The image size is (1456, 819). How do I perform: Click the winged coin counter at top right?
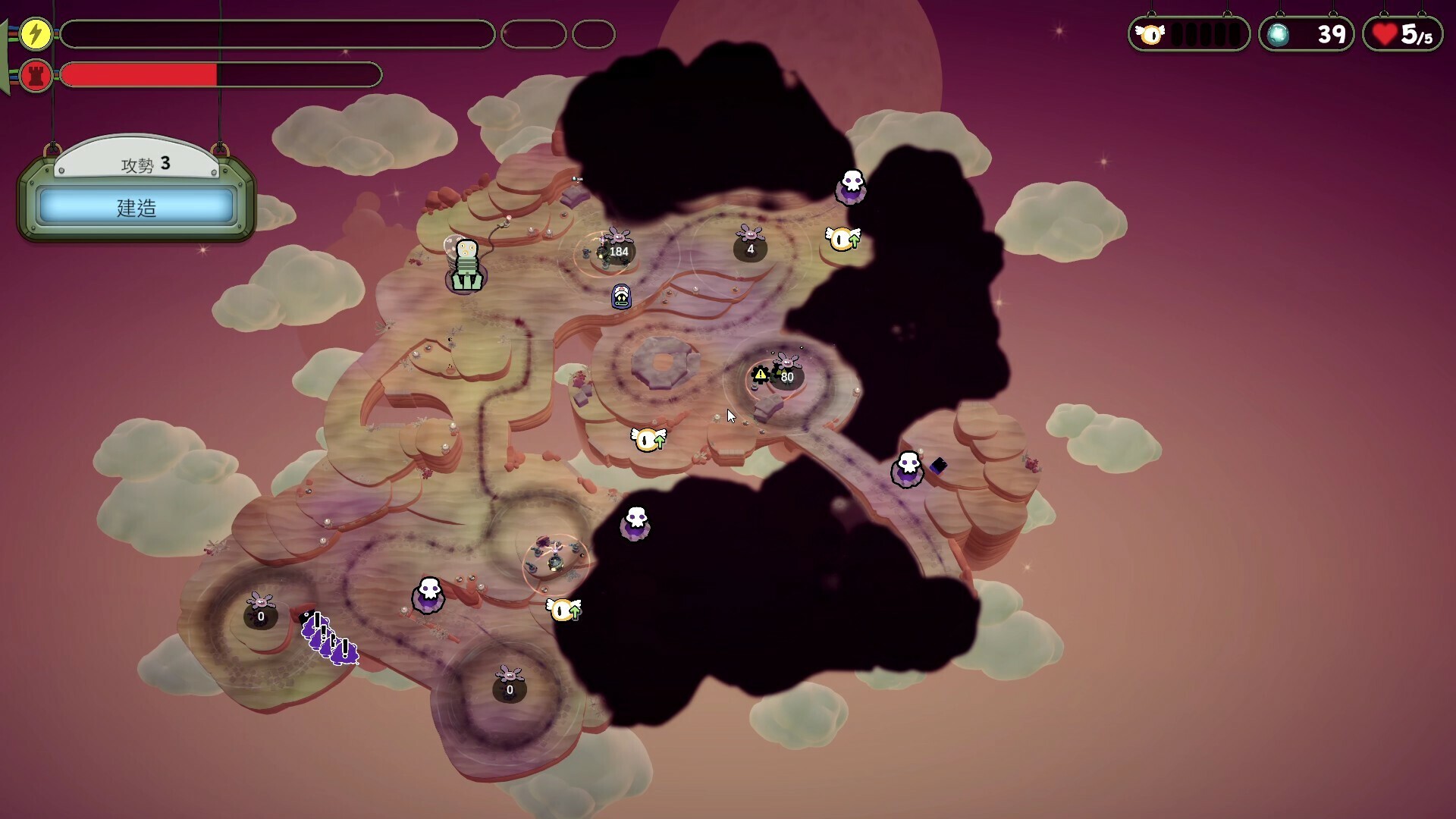click(x=1189, y=33)
